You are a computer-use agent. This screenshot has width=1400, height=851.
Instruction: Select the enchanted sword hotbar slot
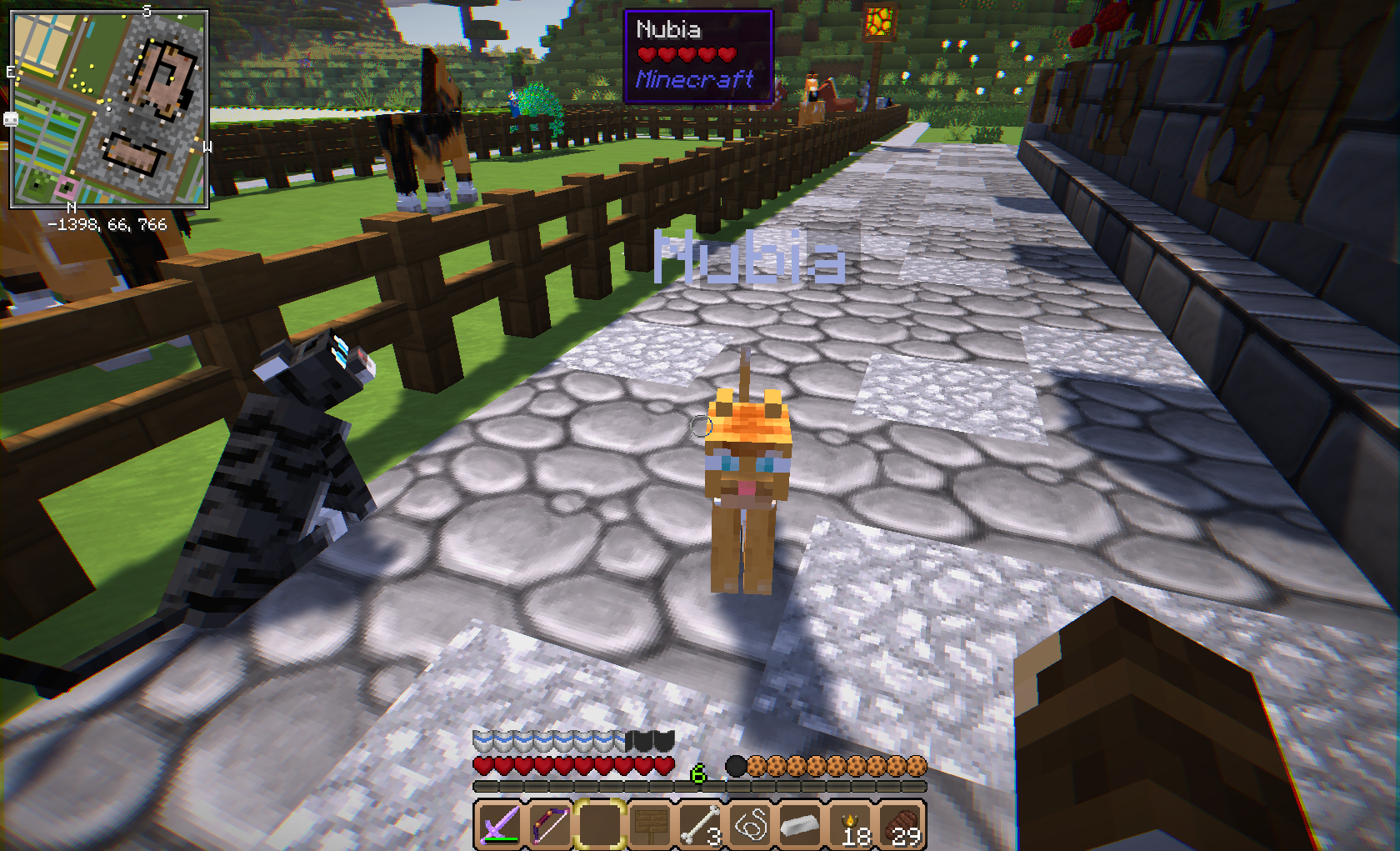499,825
